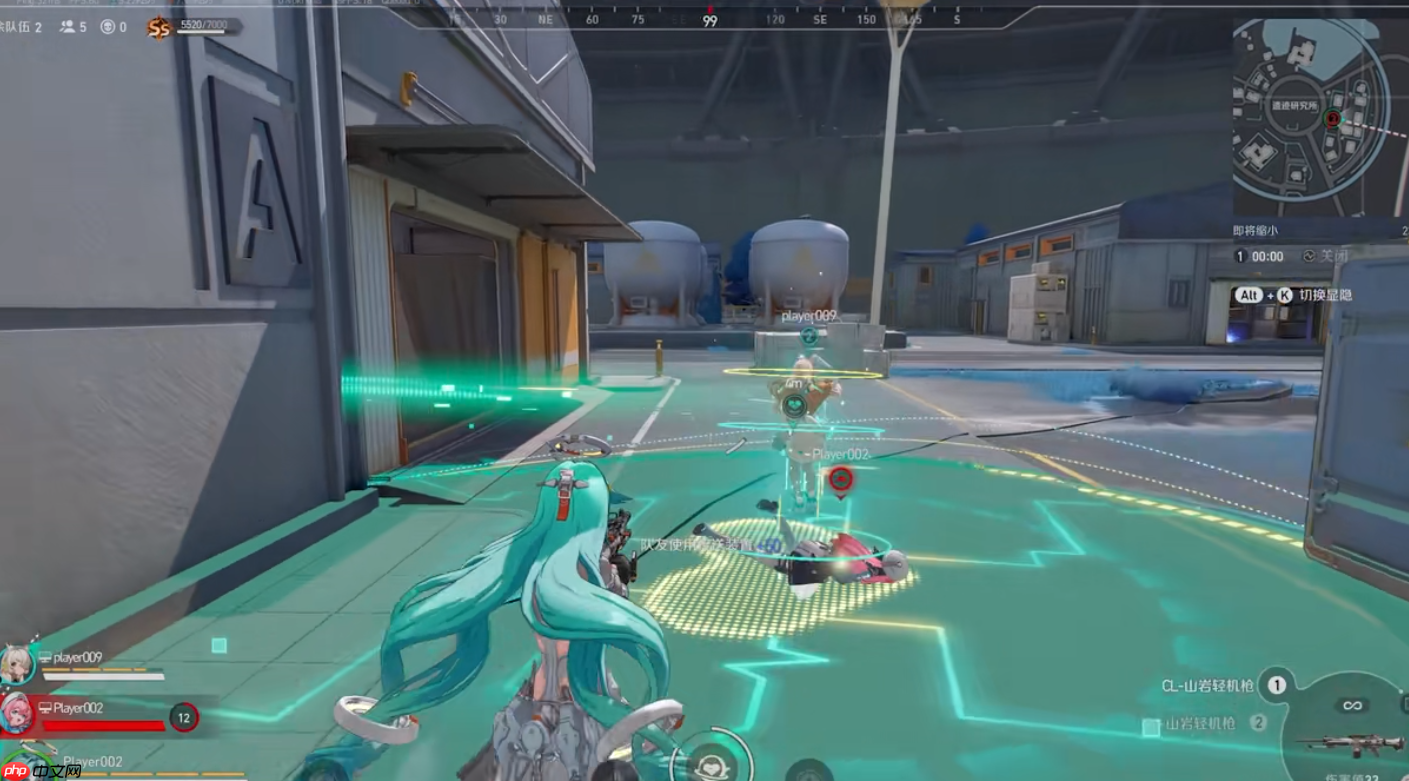Image resolution: width=1409 pixels, height=781 pixels.
Task: Switch to 山岩轻机枪 in weapon slot 2
Action: [x=1200, y=723]
